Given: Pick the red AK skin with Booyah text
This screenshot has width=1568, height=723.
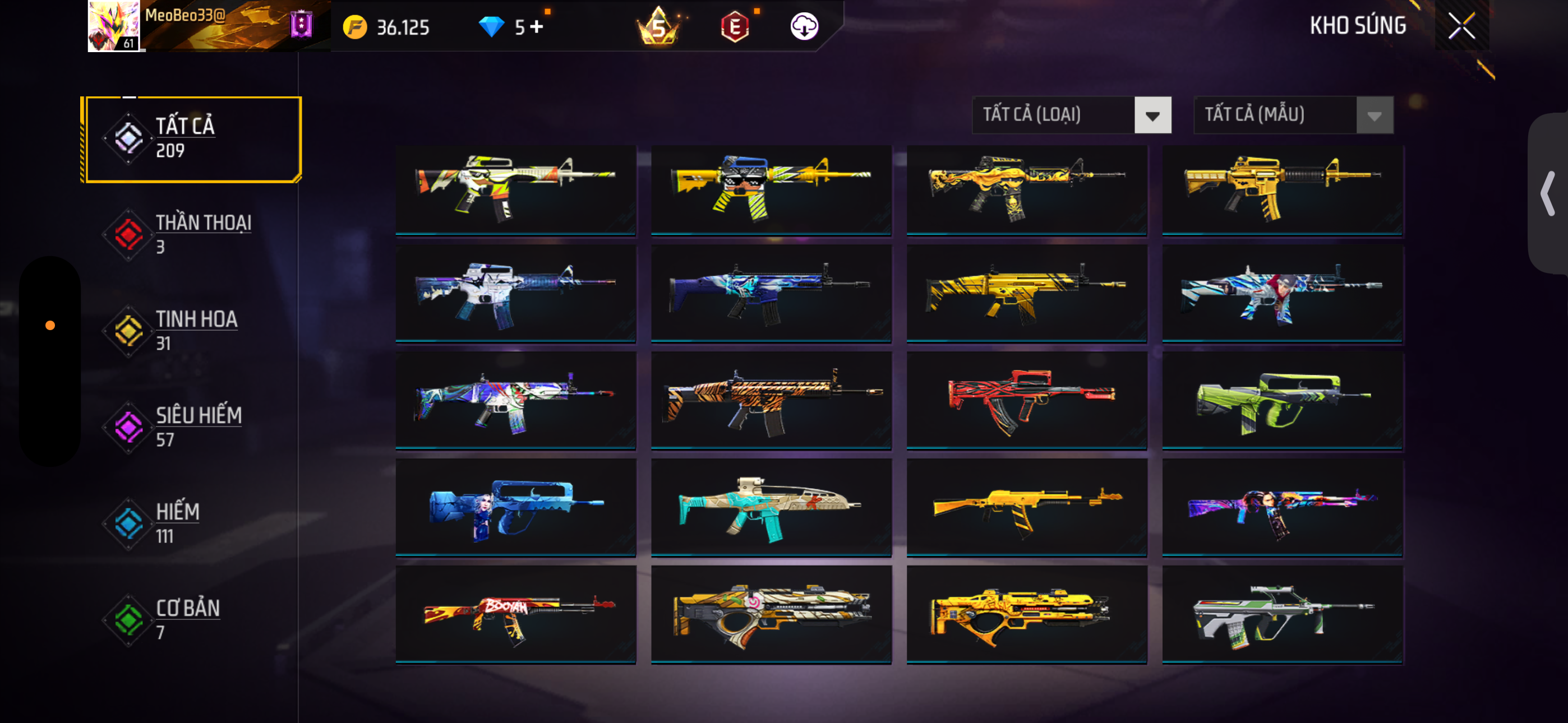Looking at the screenshot, I should coord(515,614).
